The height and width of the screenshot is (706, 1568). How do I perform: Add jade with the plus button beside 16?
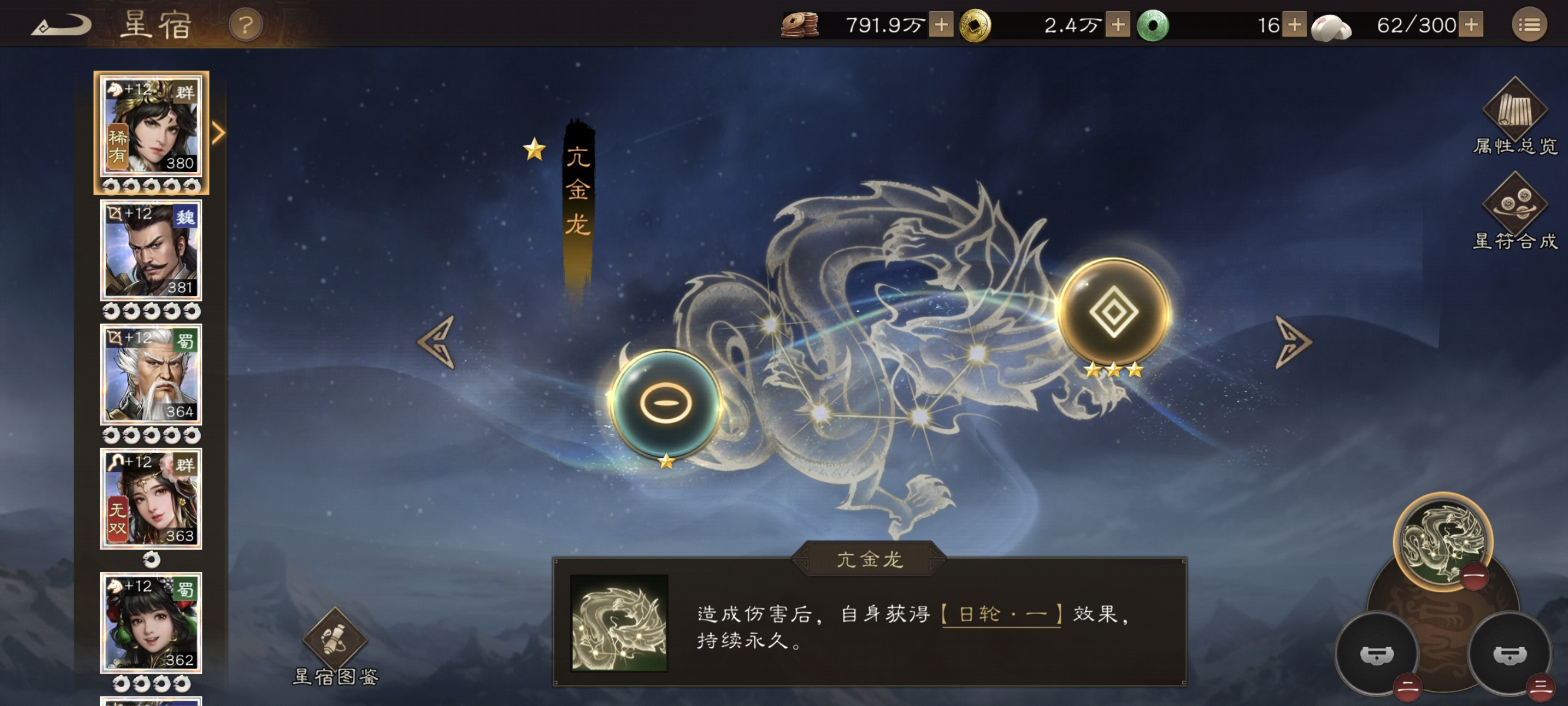coord(1294,25)
